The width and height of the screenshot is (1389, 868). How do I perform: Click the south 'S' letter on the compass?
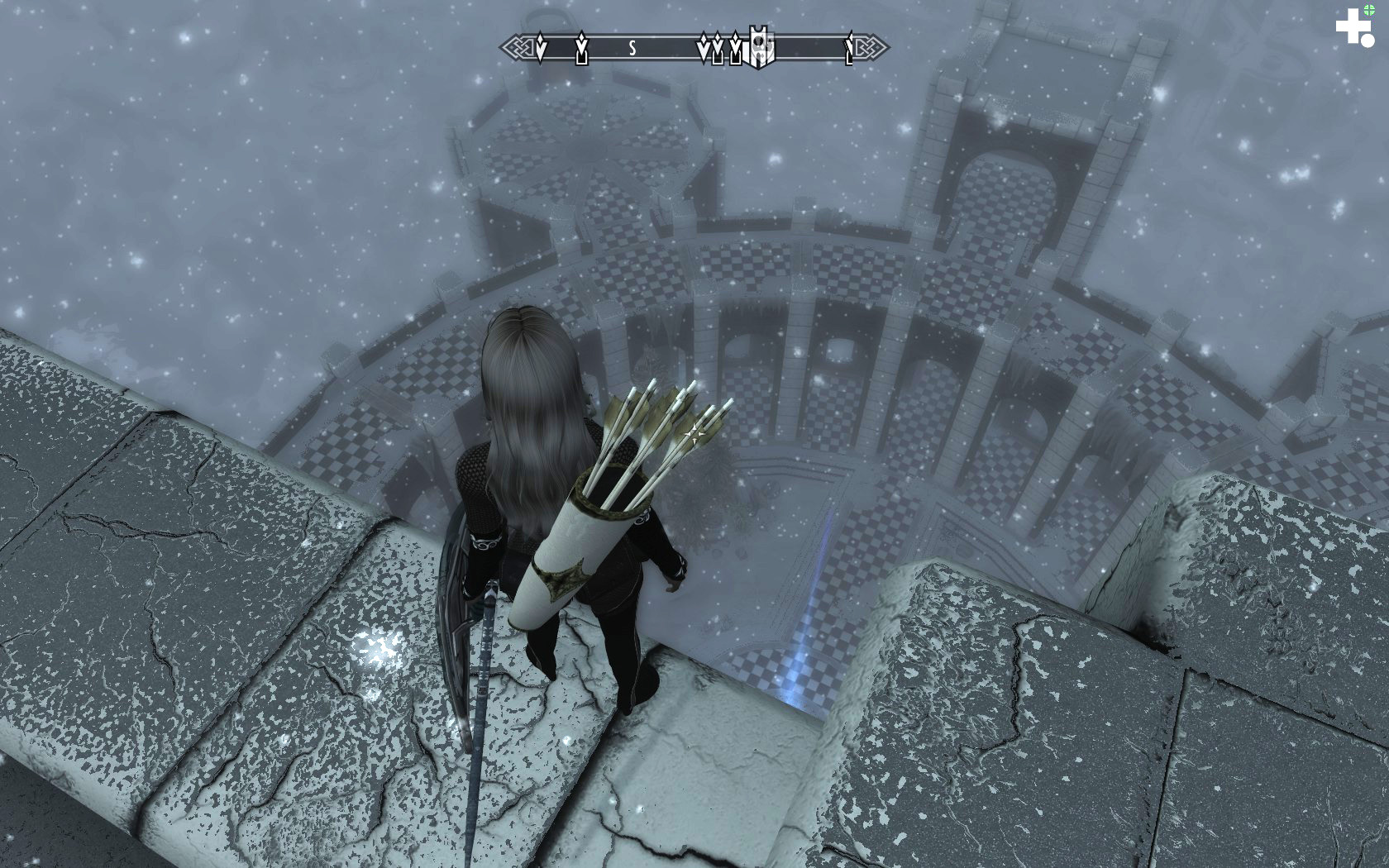632,49
